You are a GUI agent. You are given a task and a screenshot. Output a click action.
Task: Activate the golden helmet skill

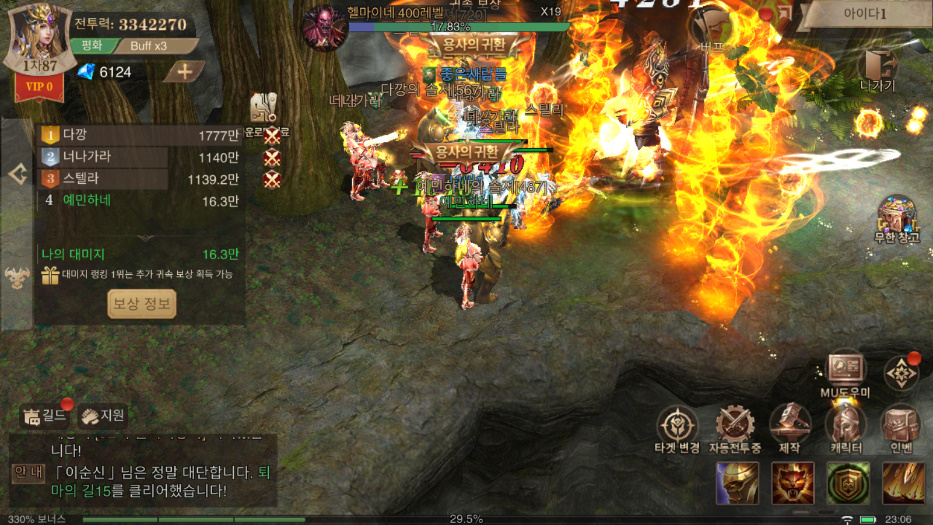click(x=737, y=484)
